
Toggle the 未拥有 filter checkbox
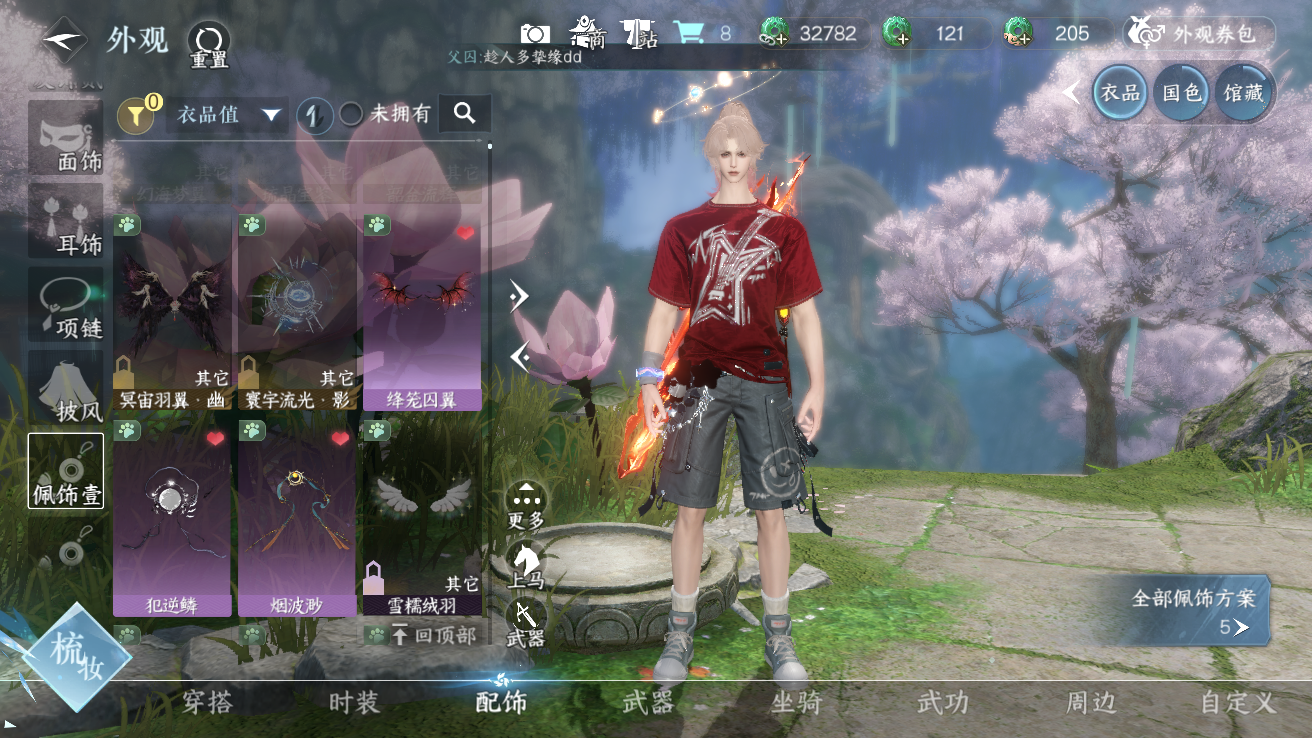[x=352, y=114]
